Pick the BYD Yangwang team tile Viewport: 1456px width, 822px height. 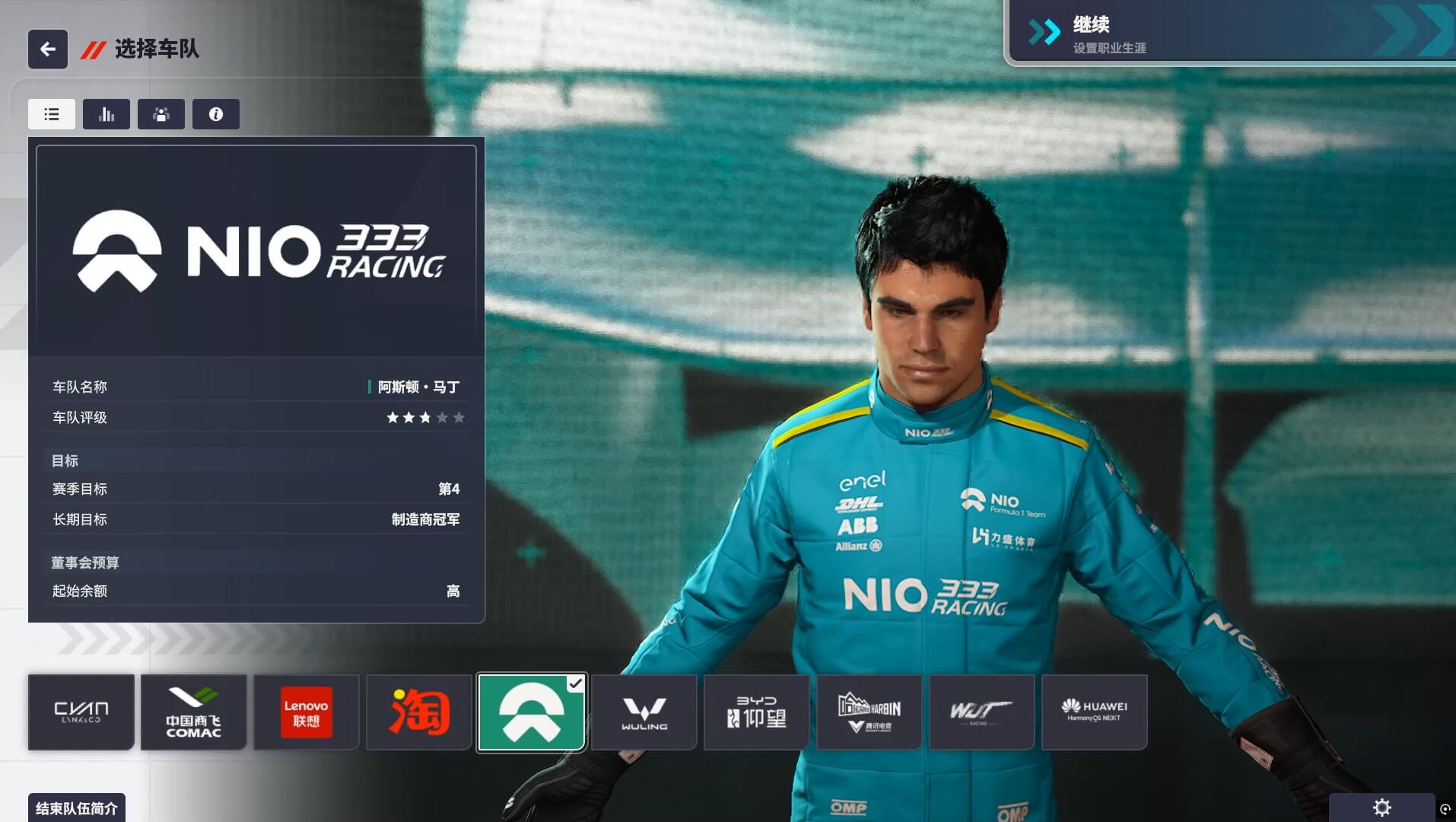pos(757,712)
